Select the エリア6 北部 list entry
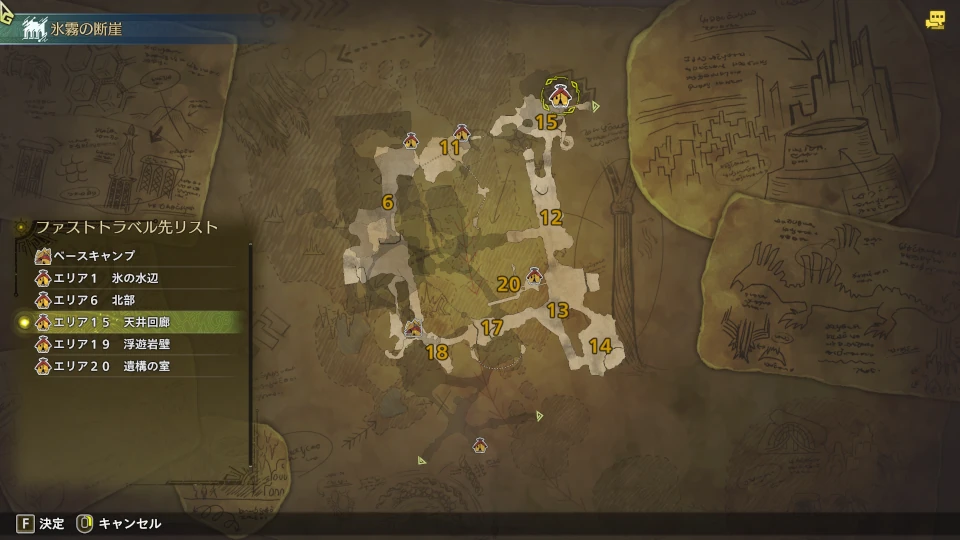Screen dimensions: 960x540 (x=100, y=300)
